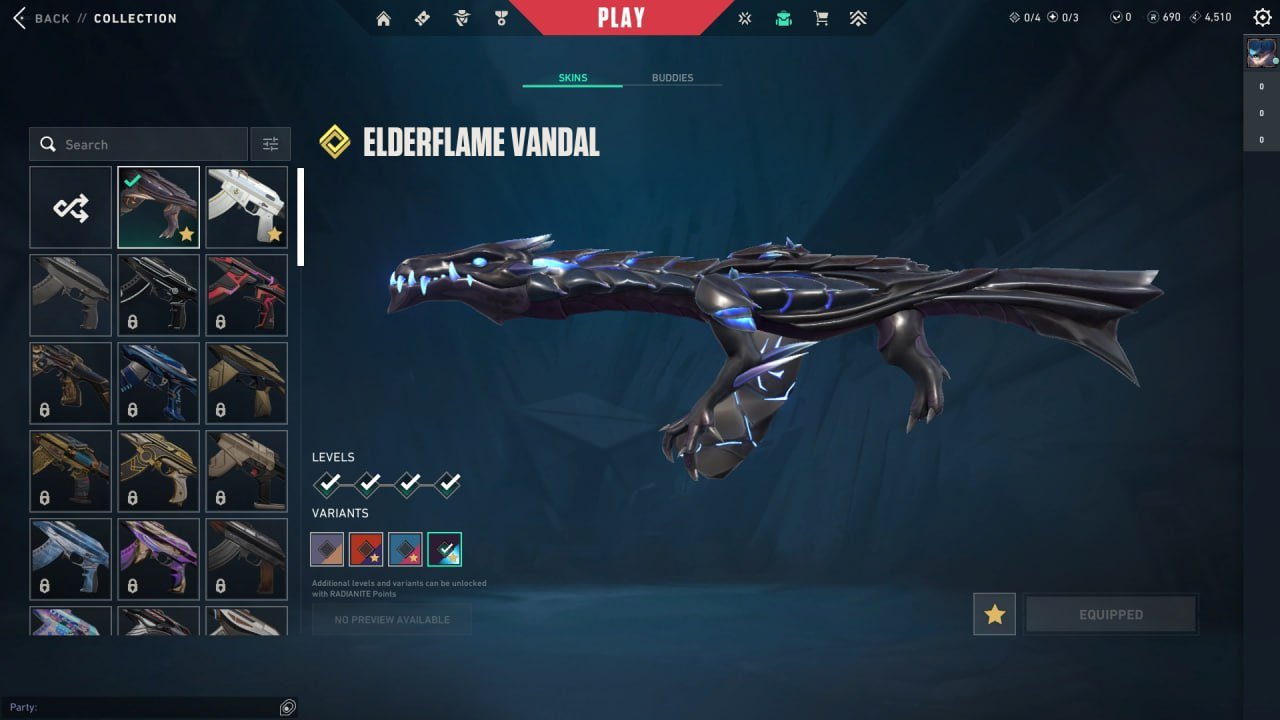Open the Home screen icon
The width and height of the screenshot is (1280, 720).
click(x=383, y=17)
